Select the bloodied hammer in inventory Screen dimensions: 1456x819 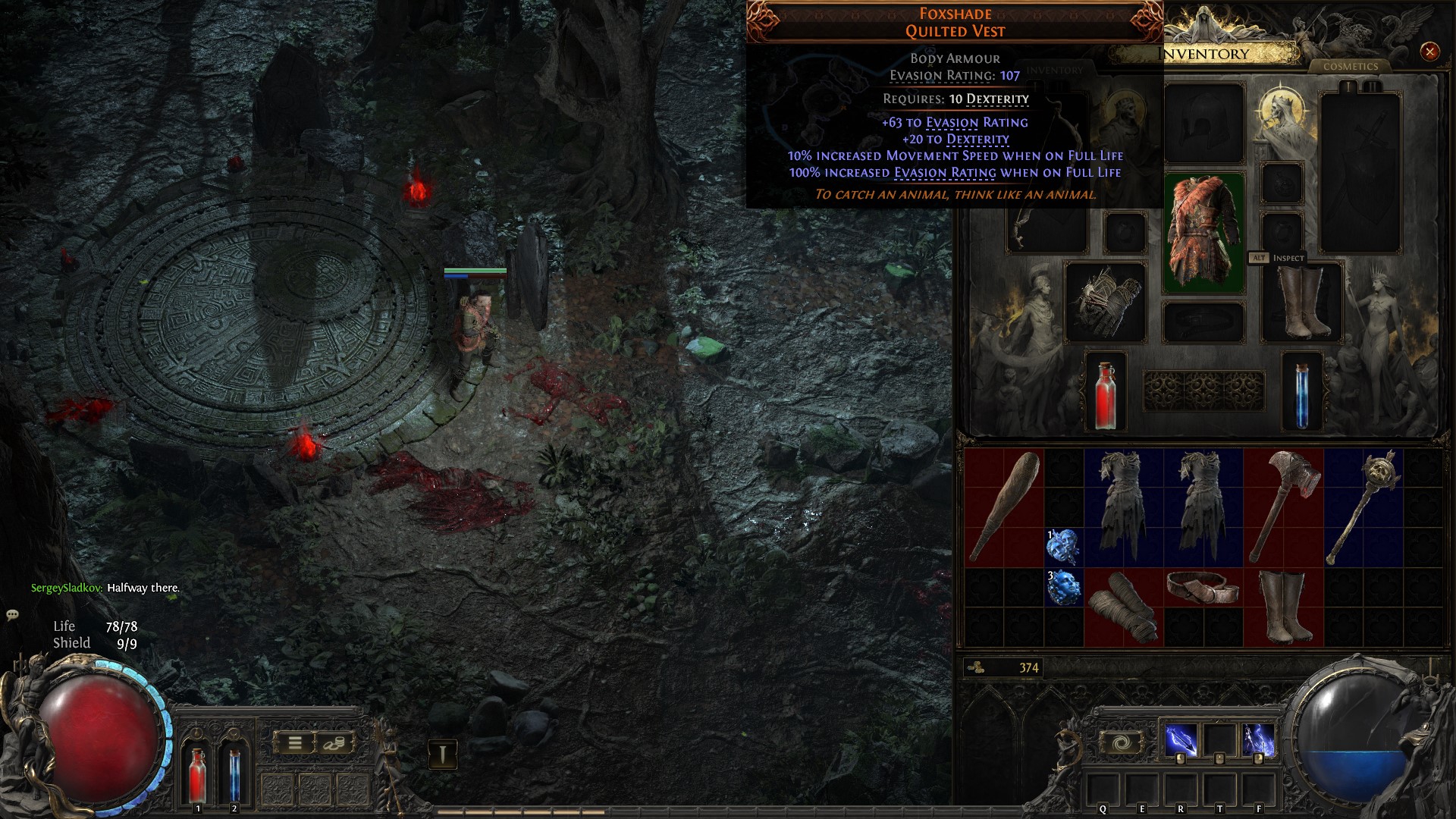pos(1283,507)
